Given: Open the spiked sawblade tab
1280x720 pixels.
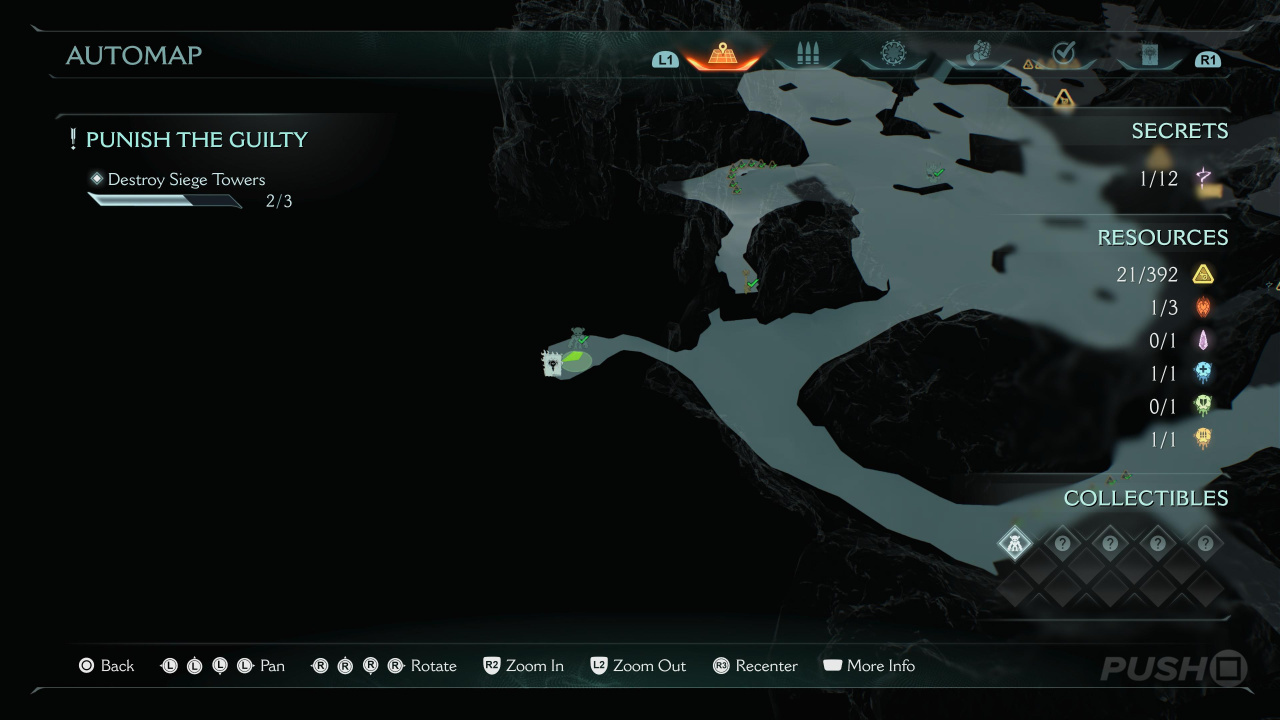Looking at the screenshot, I should (892, 54).
